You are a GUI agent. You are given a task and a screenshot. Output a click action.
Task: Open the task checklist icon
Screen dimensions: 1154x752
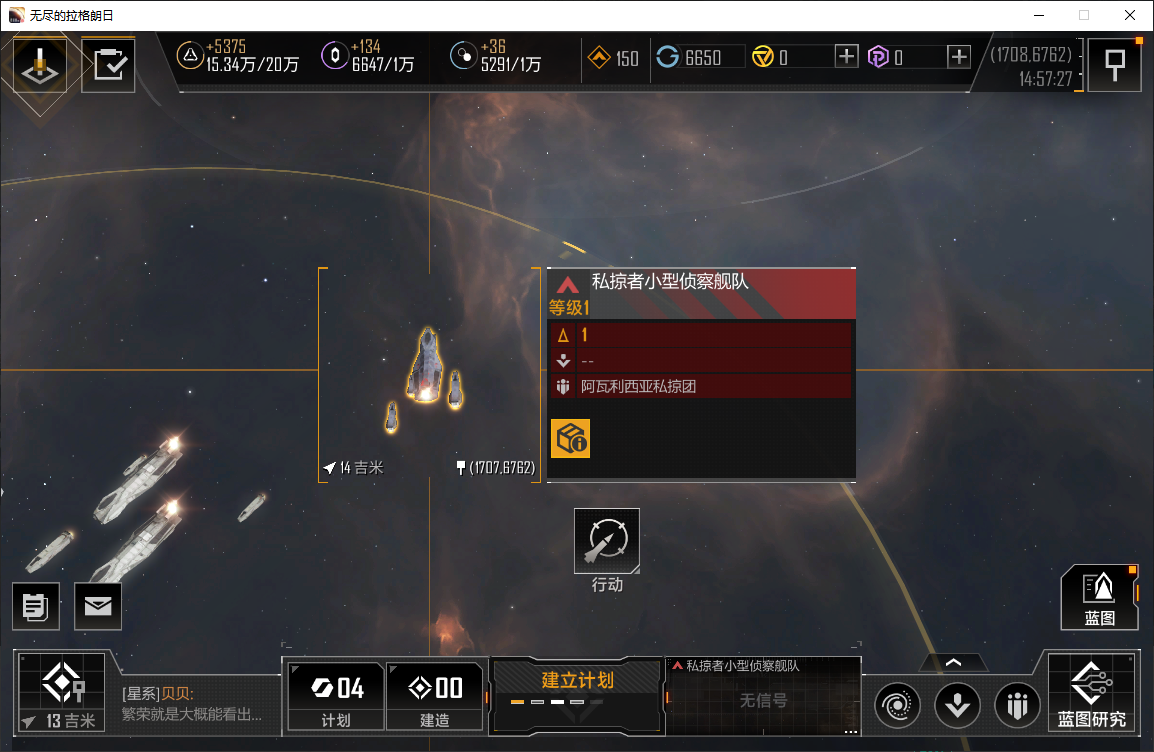pos(108,66)
